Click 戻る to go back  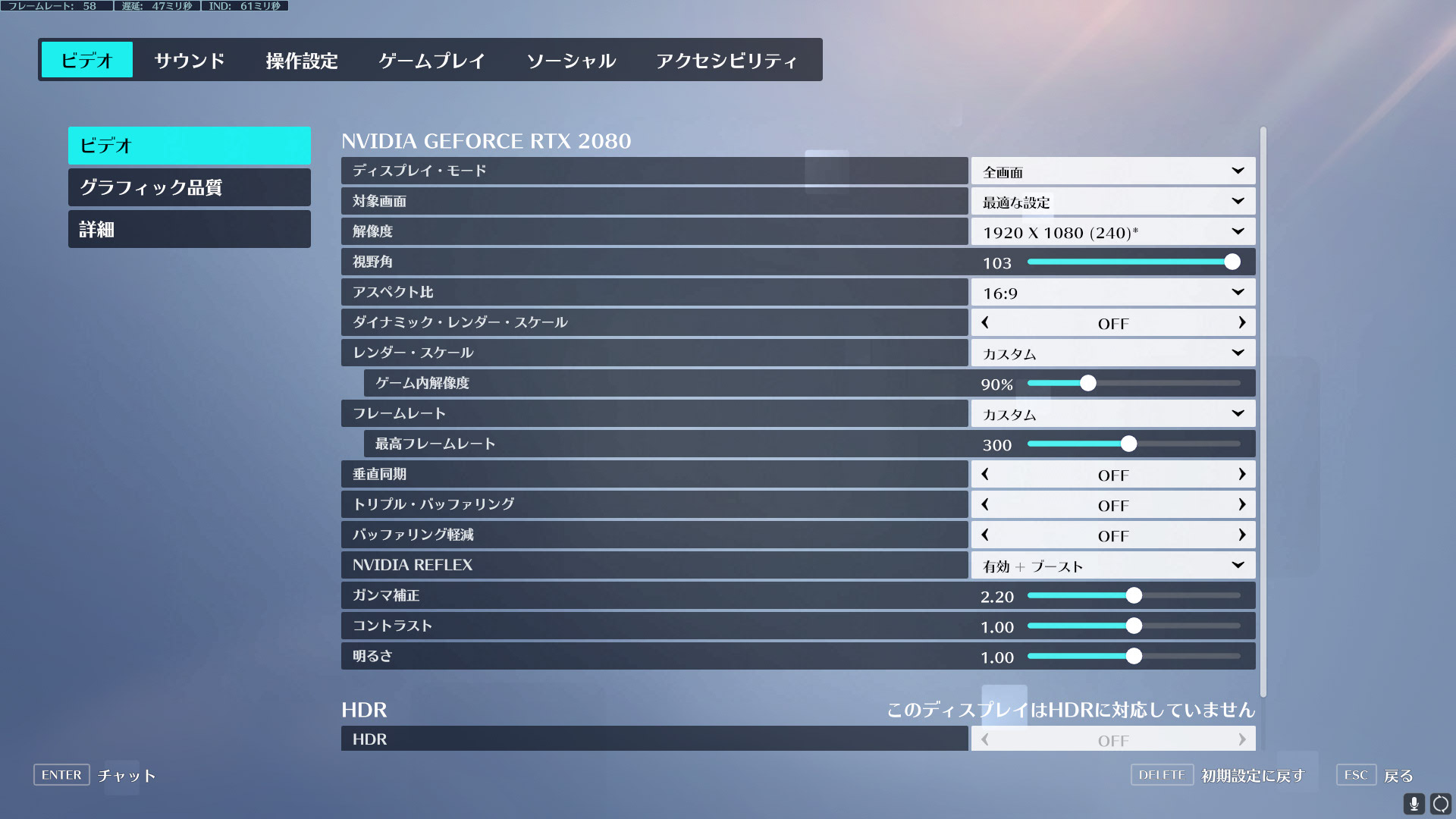coord(1399,775)
